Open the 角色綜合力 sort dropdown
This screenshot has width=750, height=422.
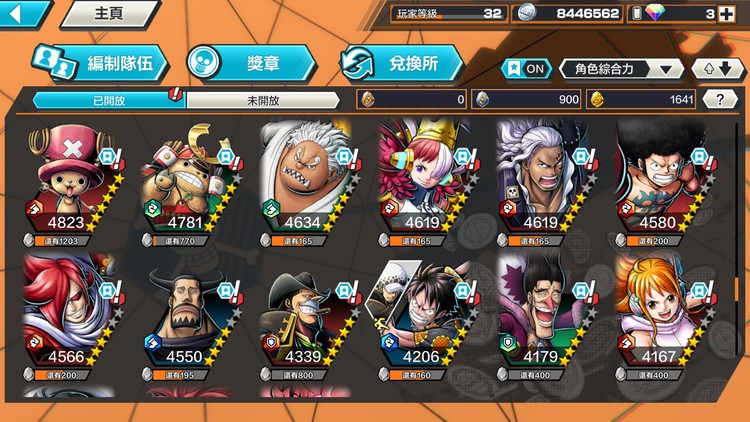click(622, 69)
